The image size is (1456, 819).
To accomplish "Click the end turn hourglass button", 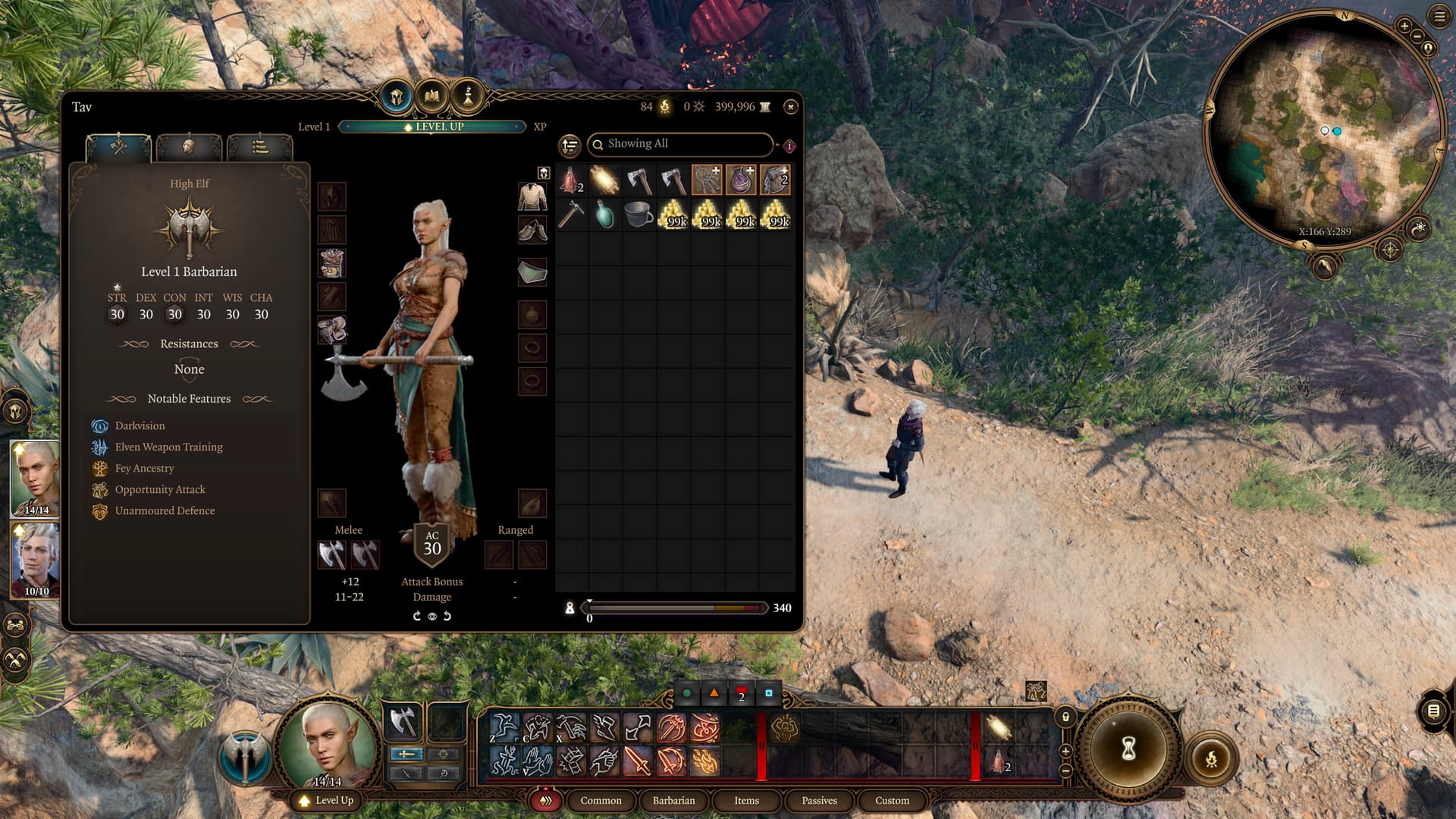I will 1128,750.
